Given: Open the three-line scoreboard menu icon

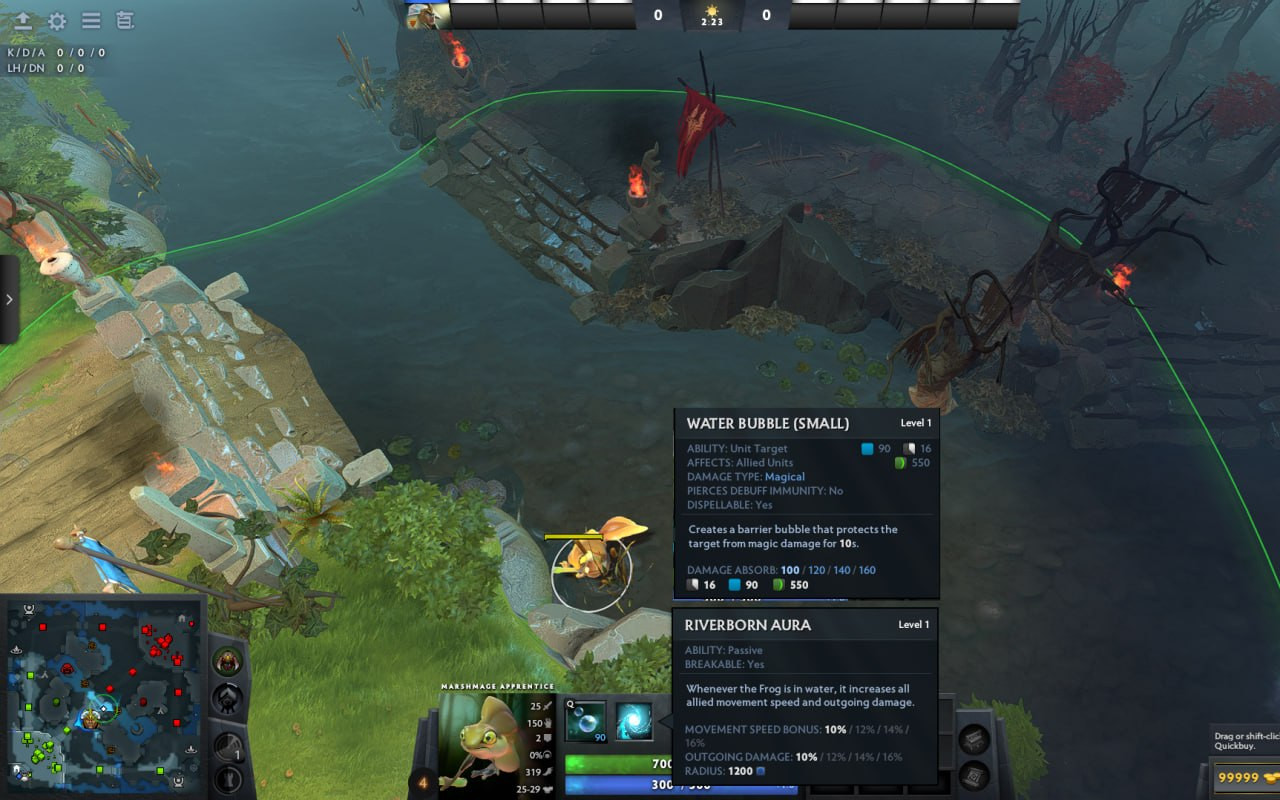Looking at the screenshot, I should pyautogui.click(x=91, y=20).
